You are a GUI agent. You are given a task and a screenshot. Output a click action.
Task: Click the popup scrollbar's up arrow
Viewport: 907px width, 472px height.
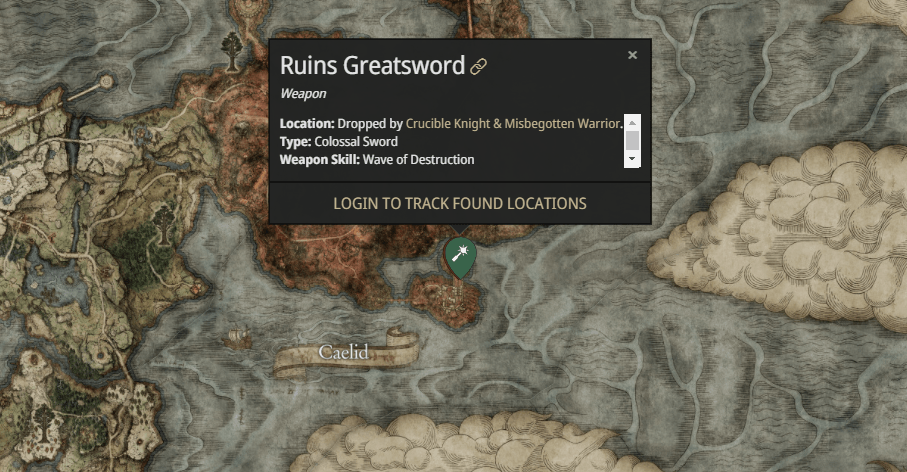pyautogui.click(x=632, y=122)
